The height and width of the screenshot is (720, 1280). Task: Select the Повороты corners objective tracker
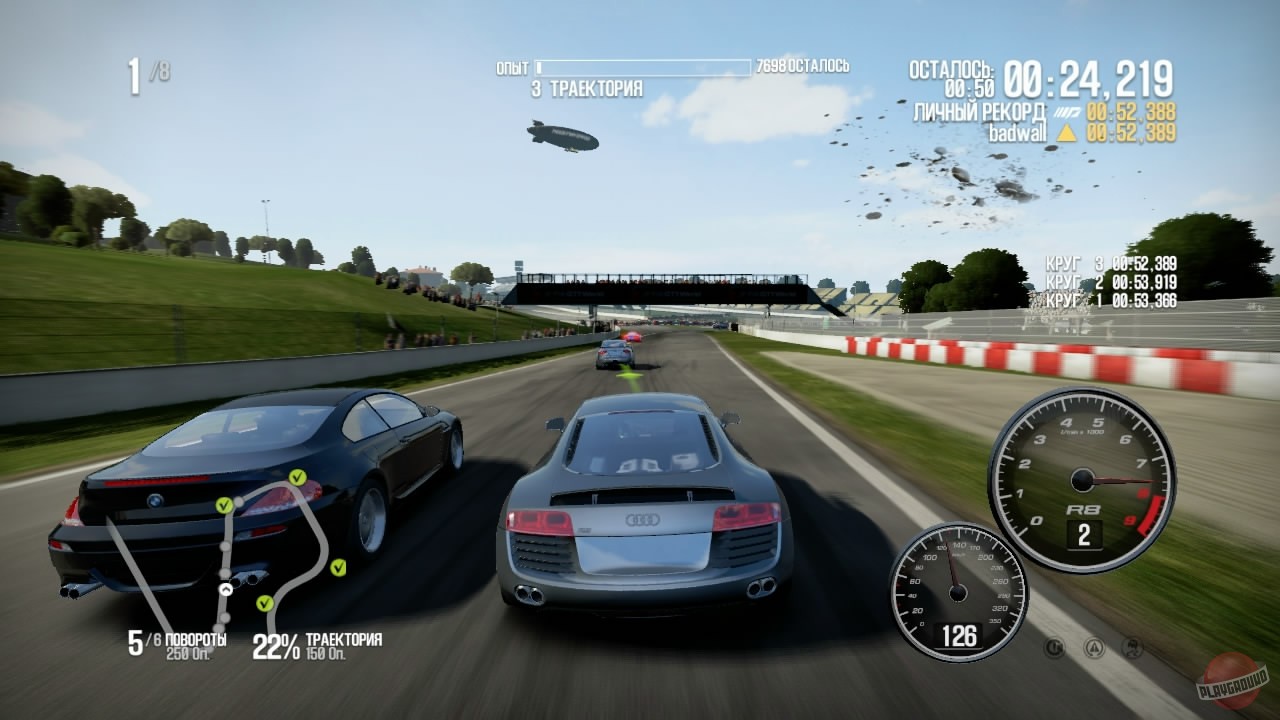click(177, 645)
